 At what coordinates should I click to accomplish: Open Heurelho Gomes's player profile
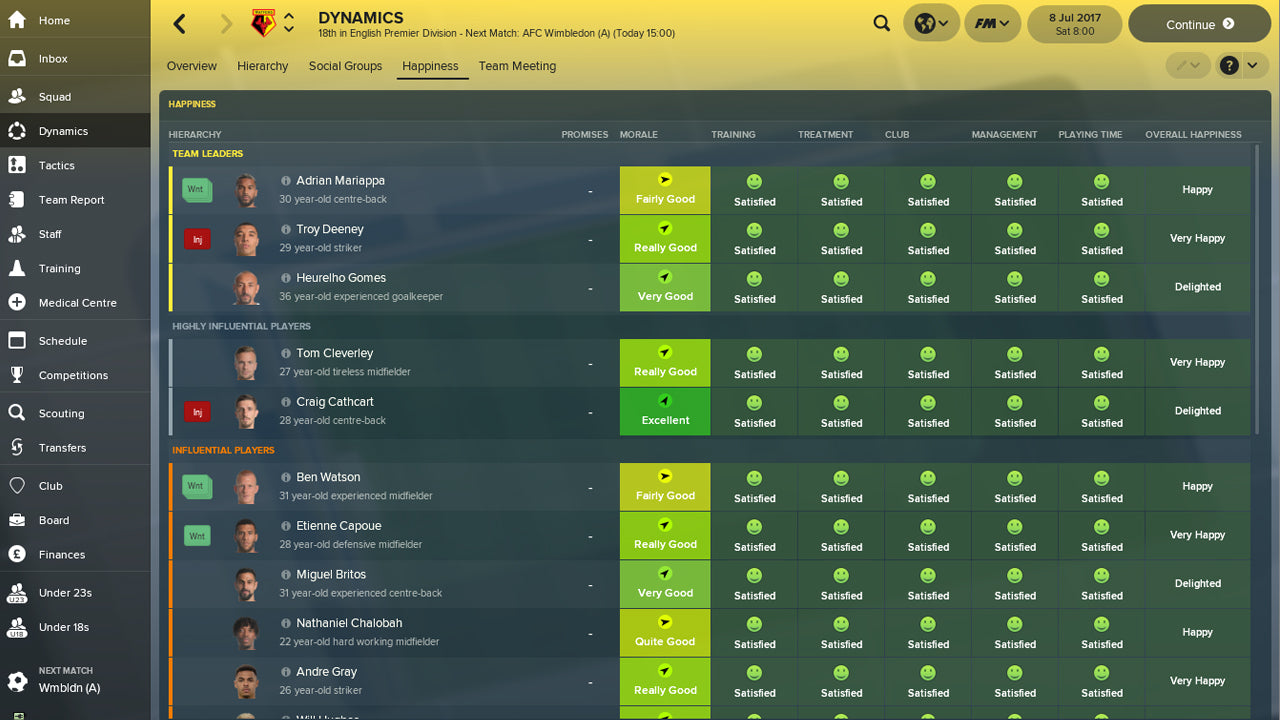pos(340,277)
